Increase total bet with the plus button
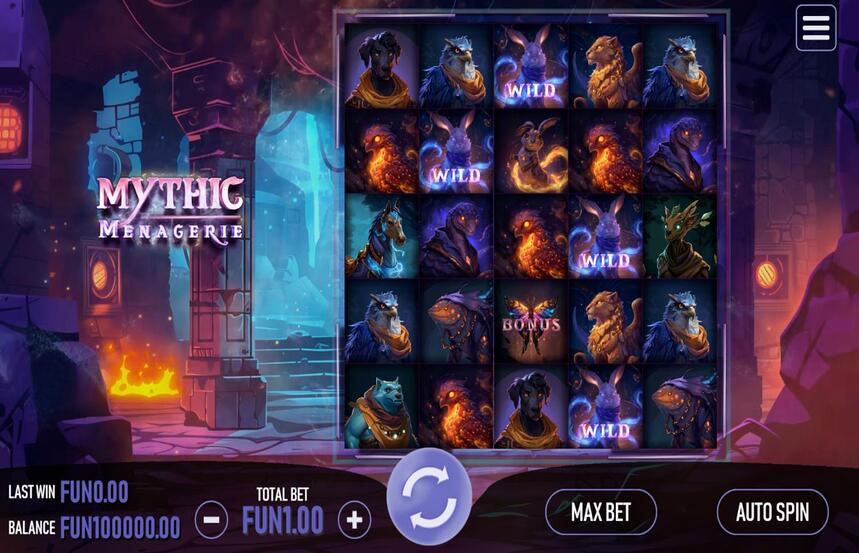Screen dimensions: 859x553 [354, 519]
